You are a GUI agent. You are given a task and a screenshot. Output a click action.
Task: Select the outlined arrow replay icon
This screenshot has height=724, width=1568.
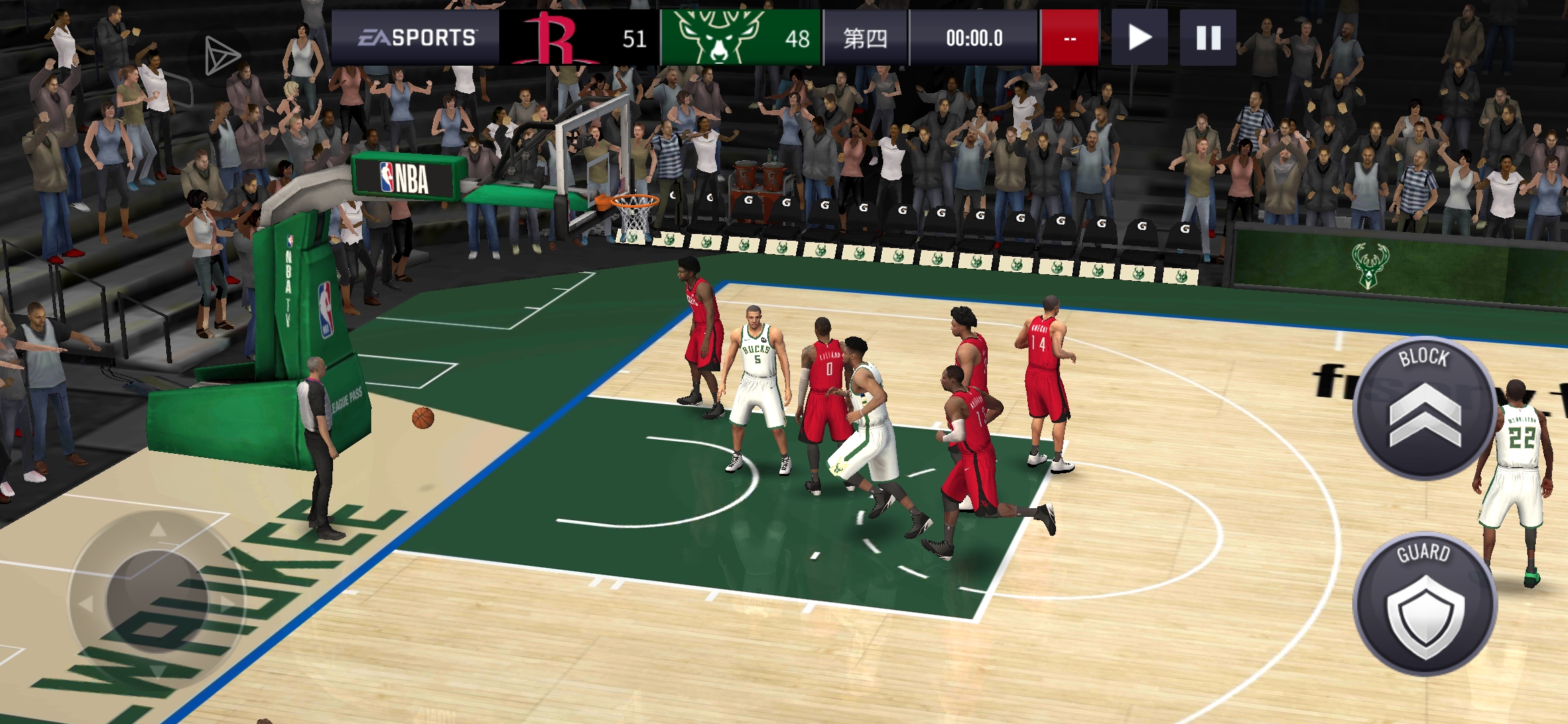click(x=221, y=56)
